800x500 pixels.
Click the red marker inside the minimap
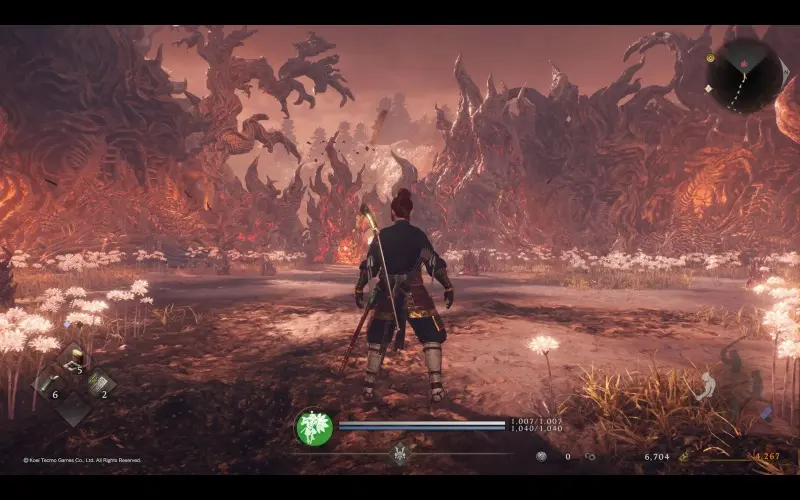743,61
